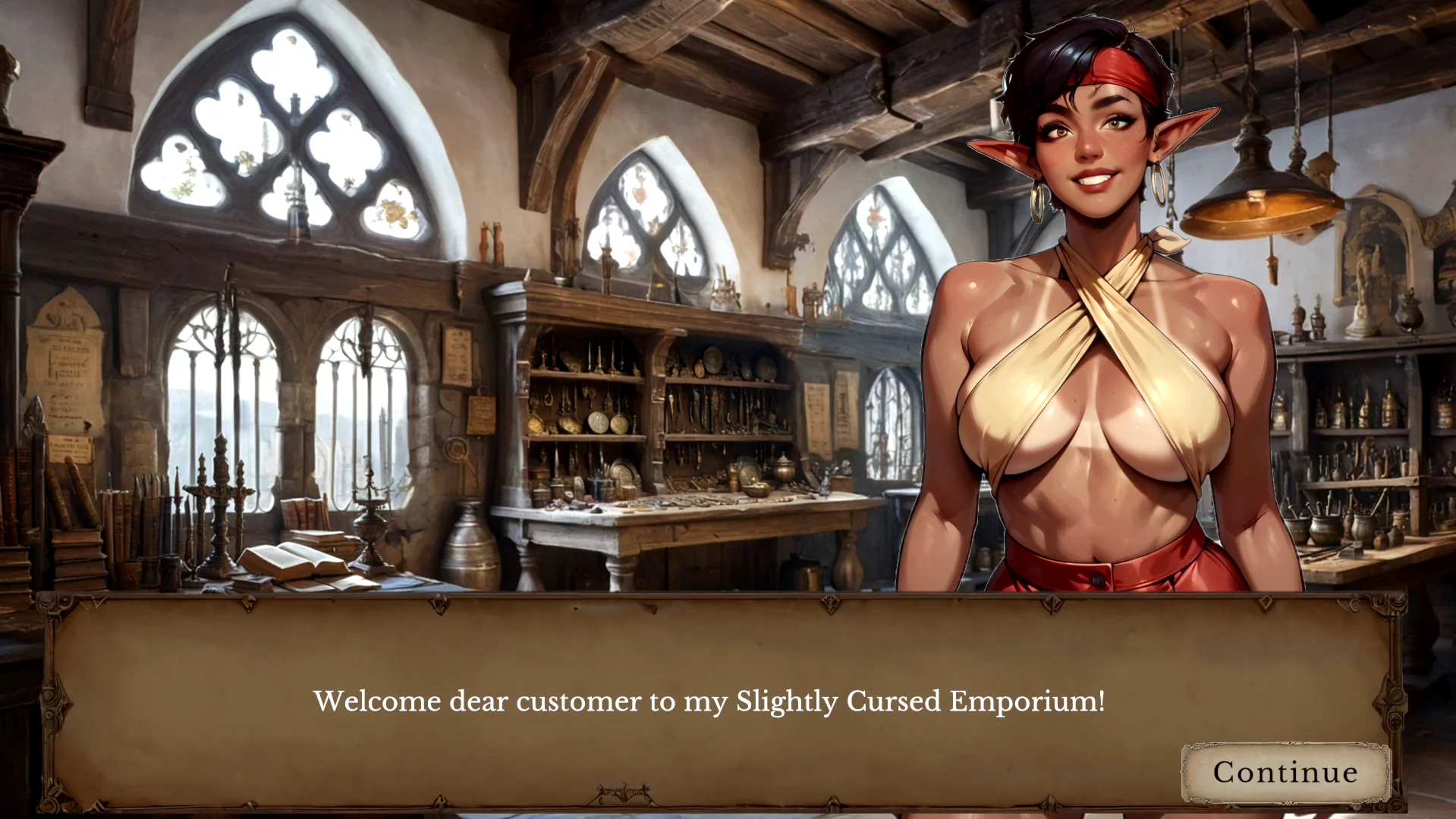Click the Continue button in the dialogue box
The height and width of the screenshot is (819, 1456).
coord(1285,772)
